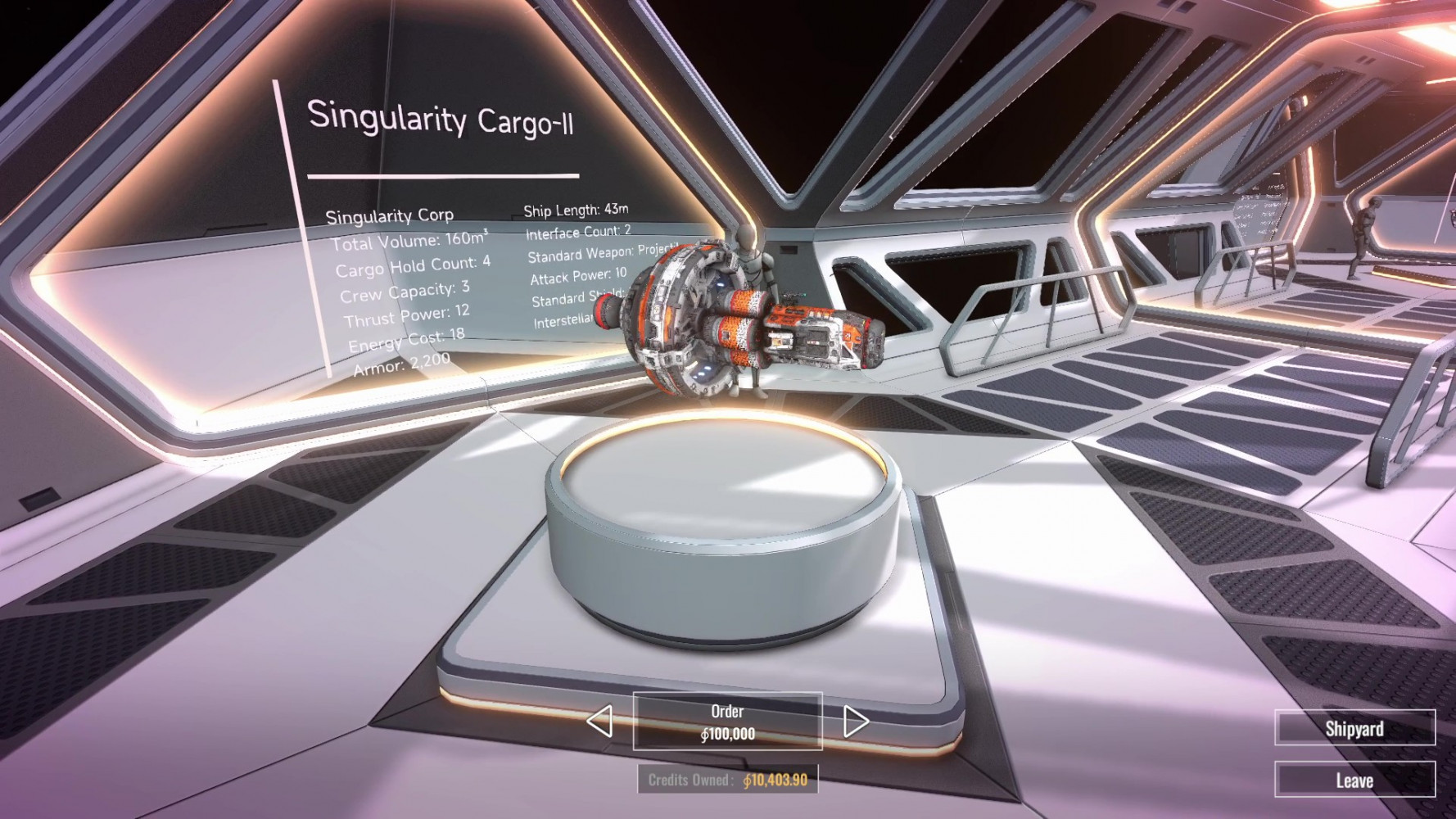
Task: Order the Singularity Cargo-II for $100,000
Action: (x=727, y=722)
